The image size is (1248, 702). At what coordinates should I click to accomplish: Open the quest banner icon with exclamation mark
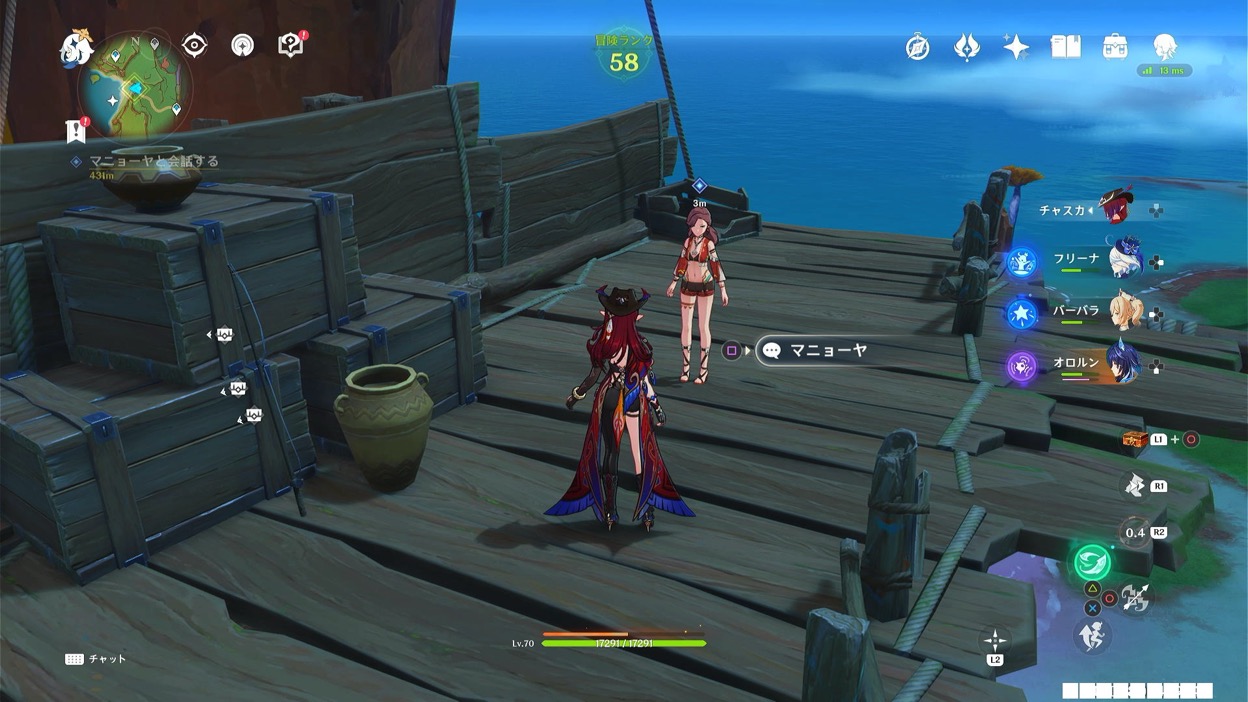tap(75, 130)
